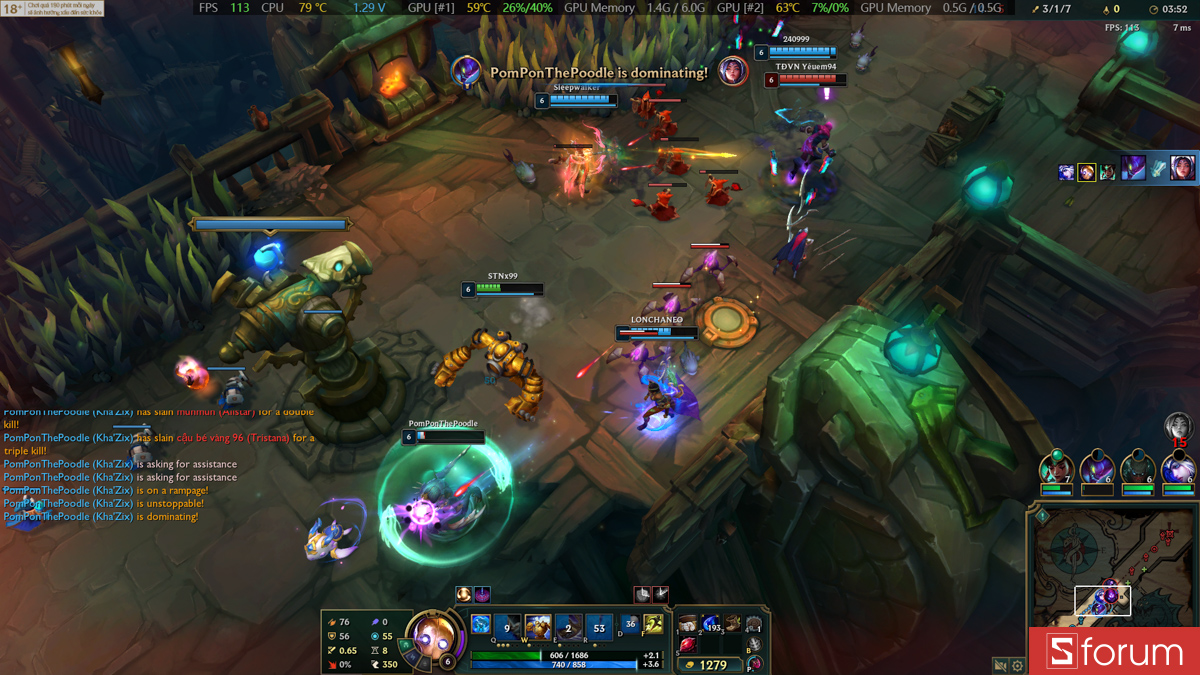Select the blue item showing 193

[711, 624]
